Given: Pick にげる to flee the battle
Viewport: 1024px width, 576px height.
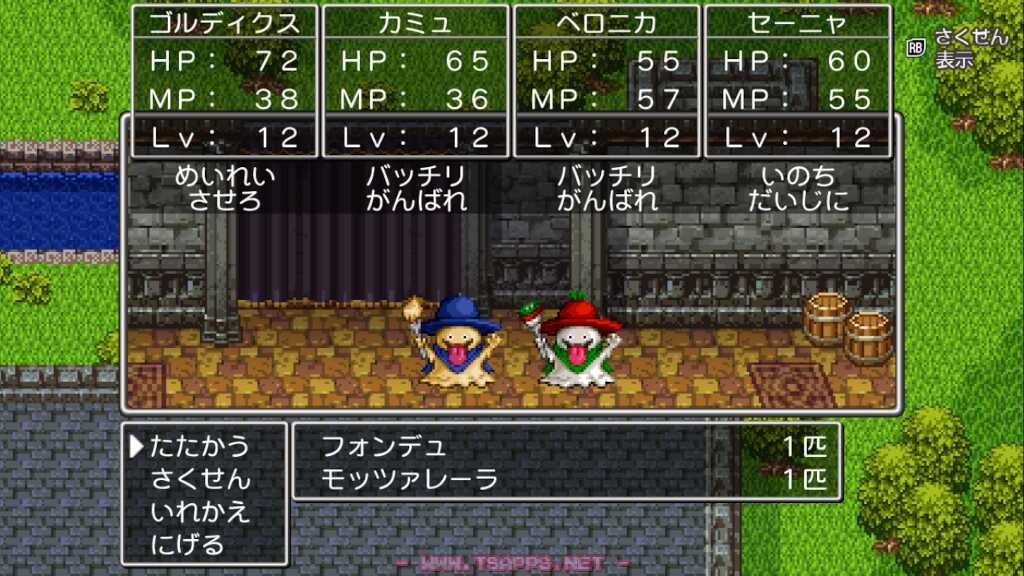Looking at the screenshot, I should point(188,545).
